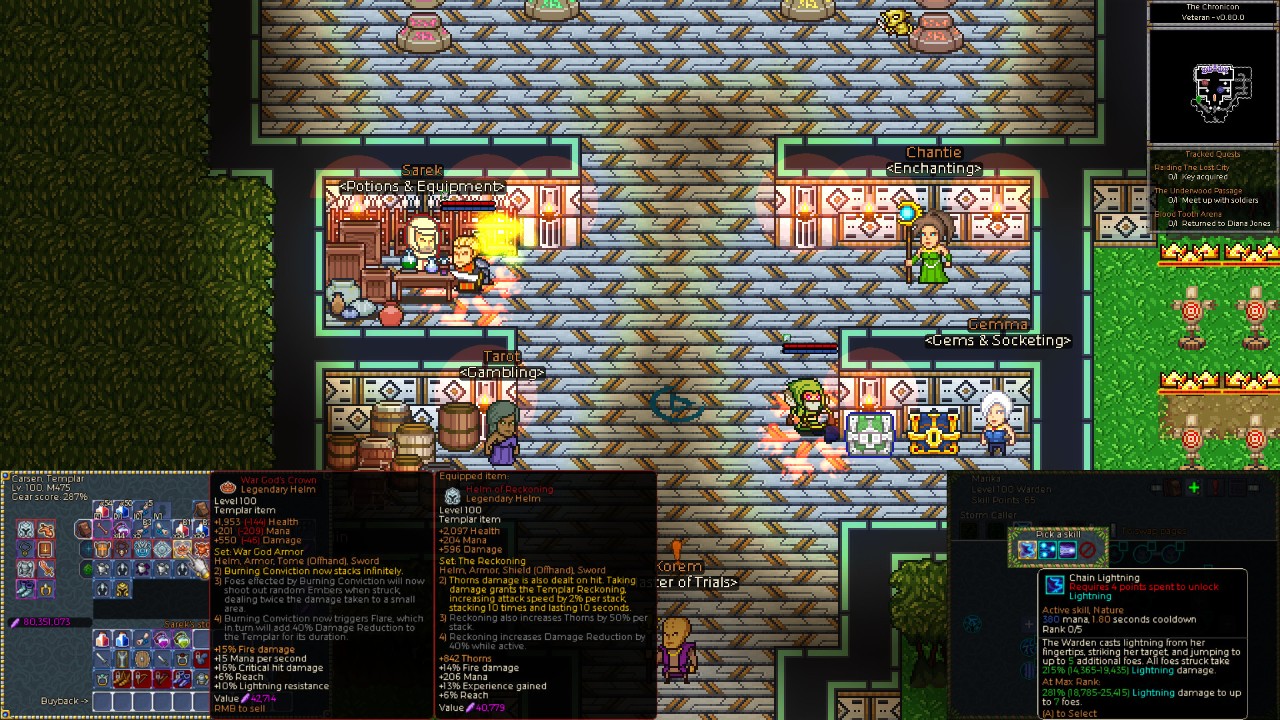Click the equipped amulet slot

(26, 549)
